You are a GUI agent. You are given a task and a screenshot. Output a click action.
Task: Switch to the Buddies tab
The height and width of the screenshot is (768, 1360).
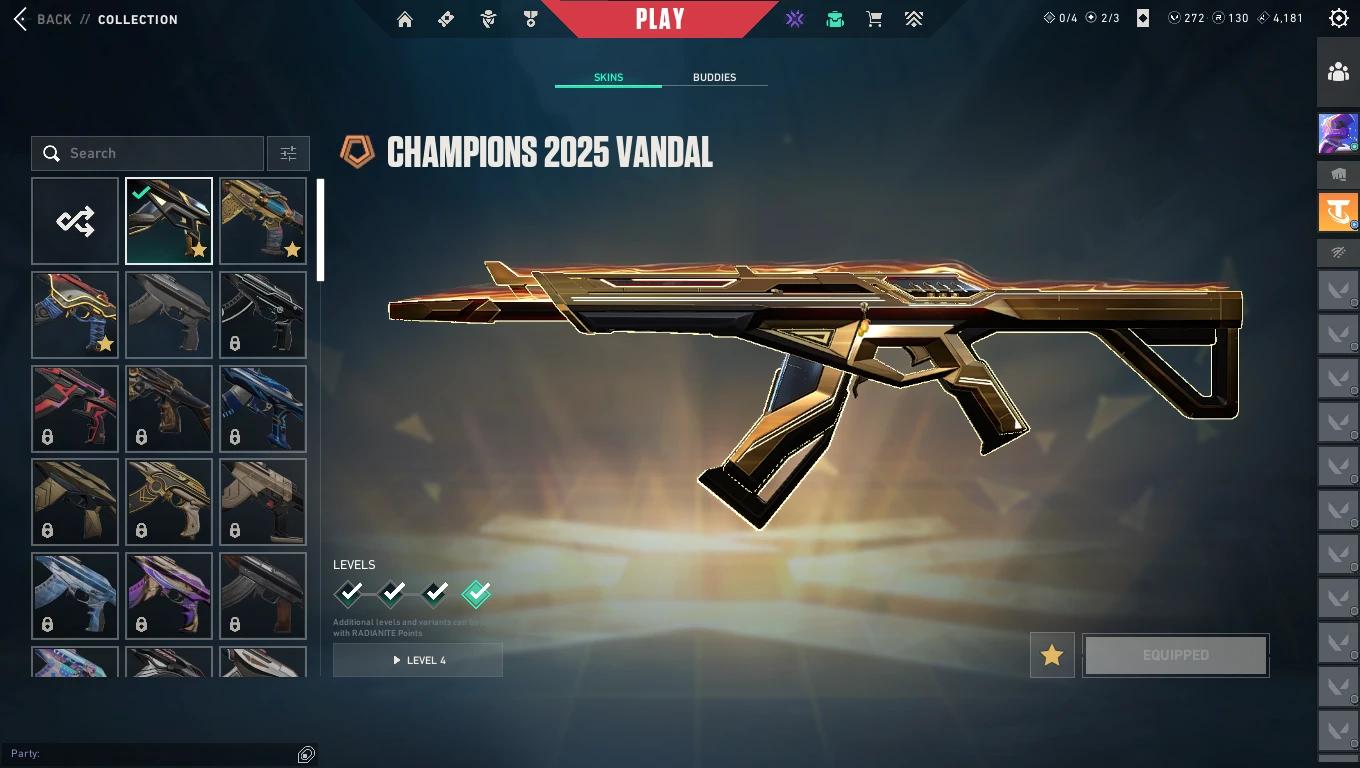pos(714,77)
